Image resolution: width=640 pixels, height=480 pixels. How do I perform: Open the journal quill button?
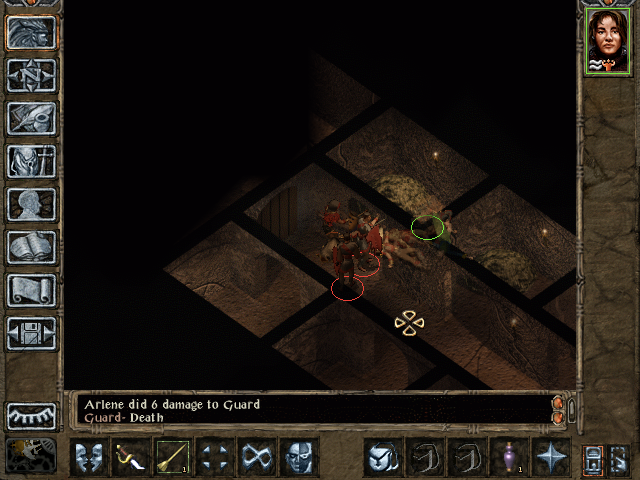(31, 118)
